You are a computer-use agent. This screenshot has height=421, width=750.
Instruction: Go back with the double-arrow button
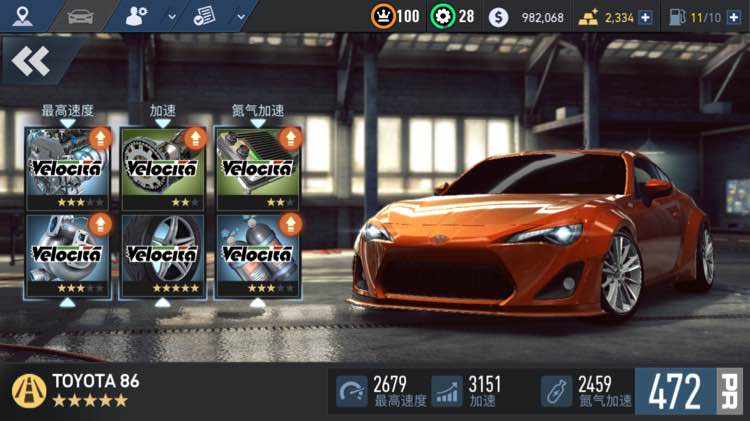pyautogui.click(x=31, y=62)
